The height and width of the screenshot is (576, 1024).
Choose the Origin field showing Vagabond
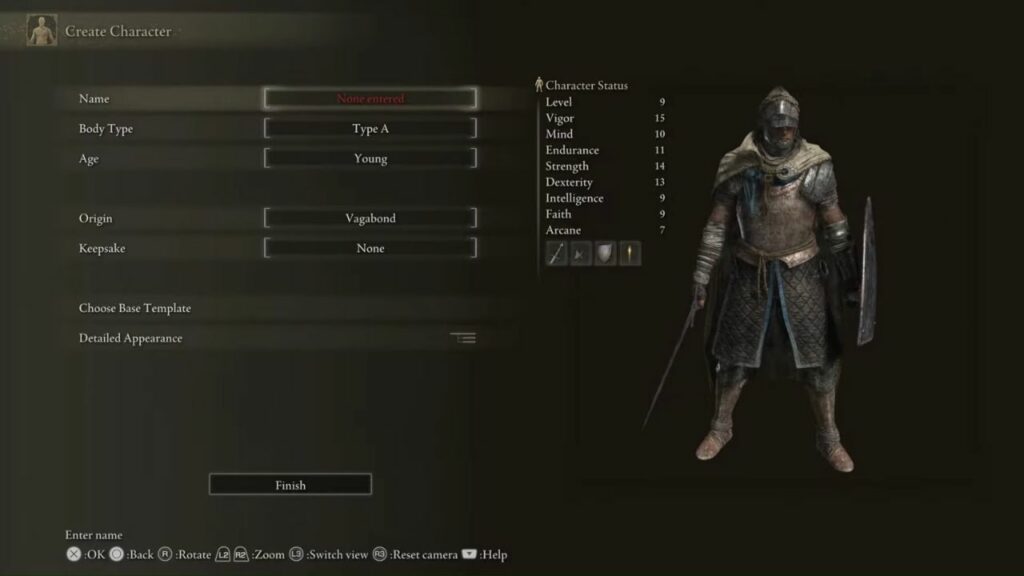point(370,219)
